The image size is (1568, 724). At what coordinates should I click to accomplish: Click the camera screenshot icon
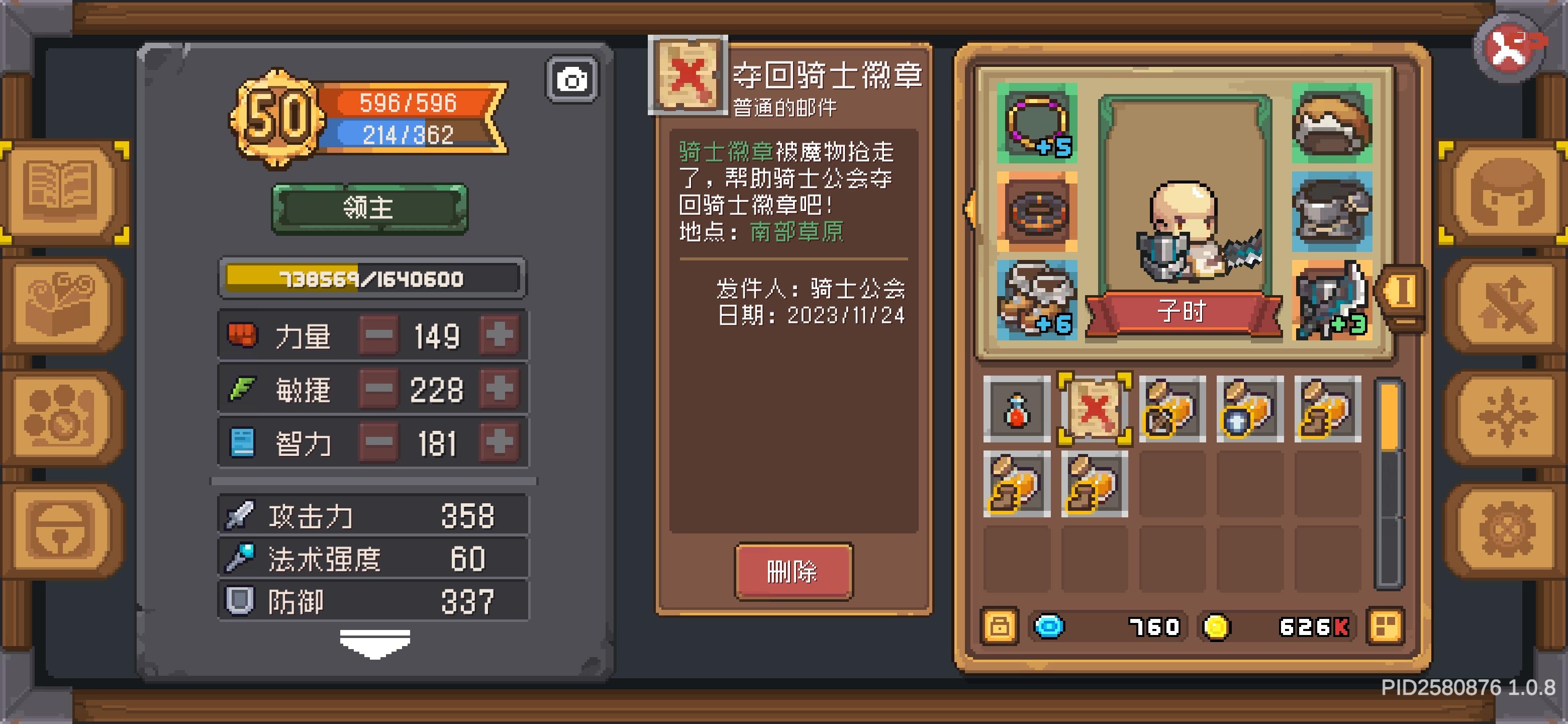pos(571,78)
